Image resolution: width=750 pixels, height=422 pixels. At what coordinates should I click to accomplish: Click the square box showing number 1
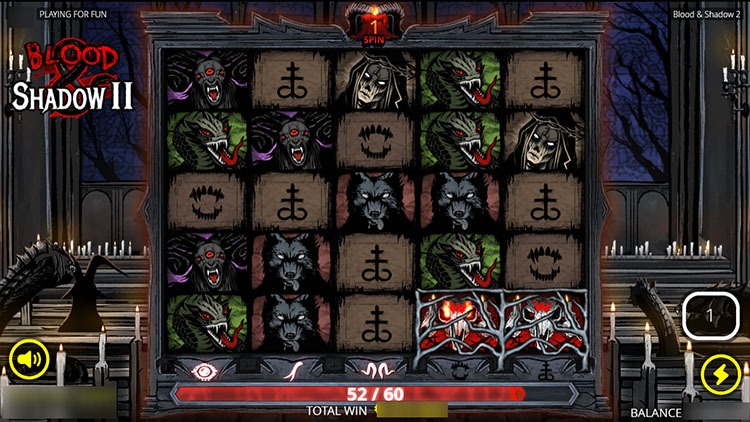click(x=709, y=317)
